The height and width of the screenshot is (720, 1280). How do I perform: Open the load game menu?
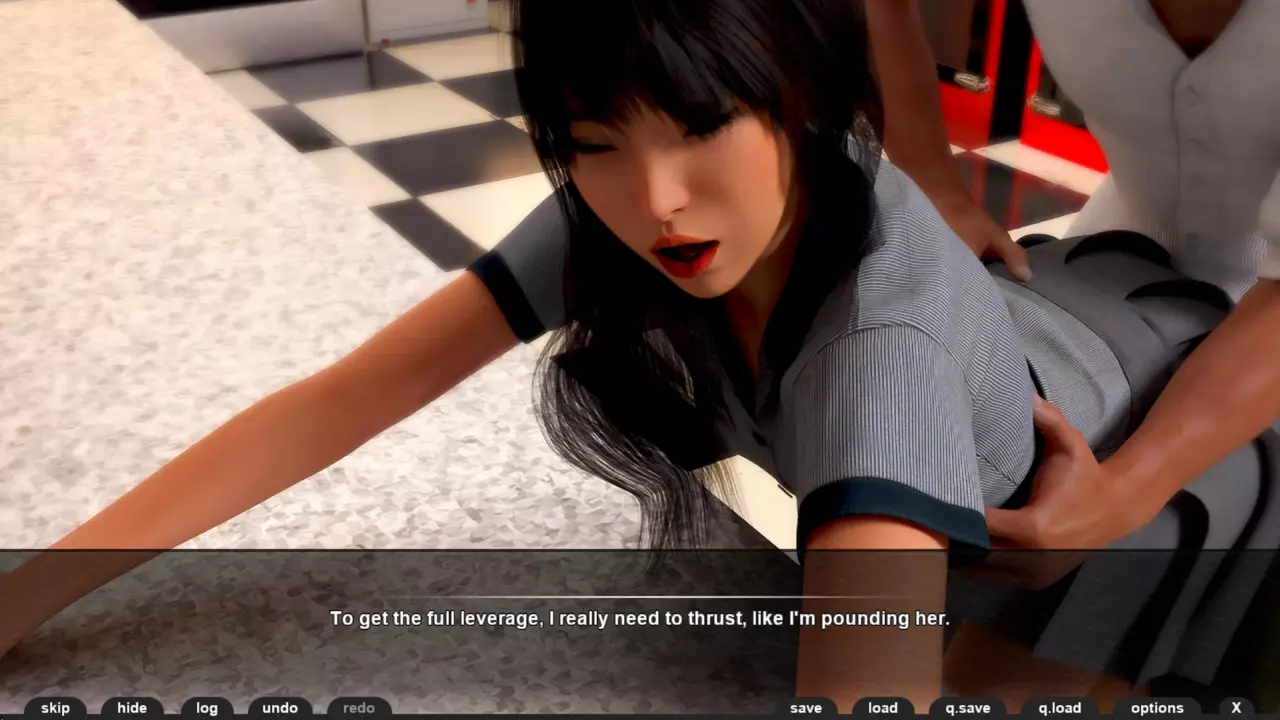[x=883, y=708]
